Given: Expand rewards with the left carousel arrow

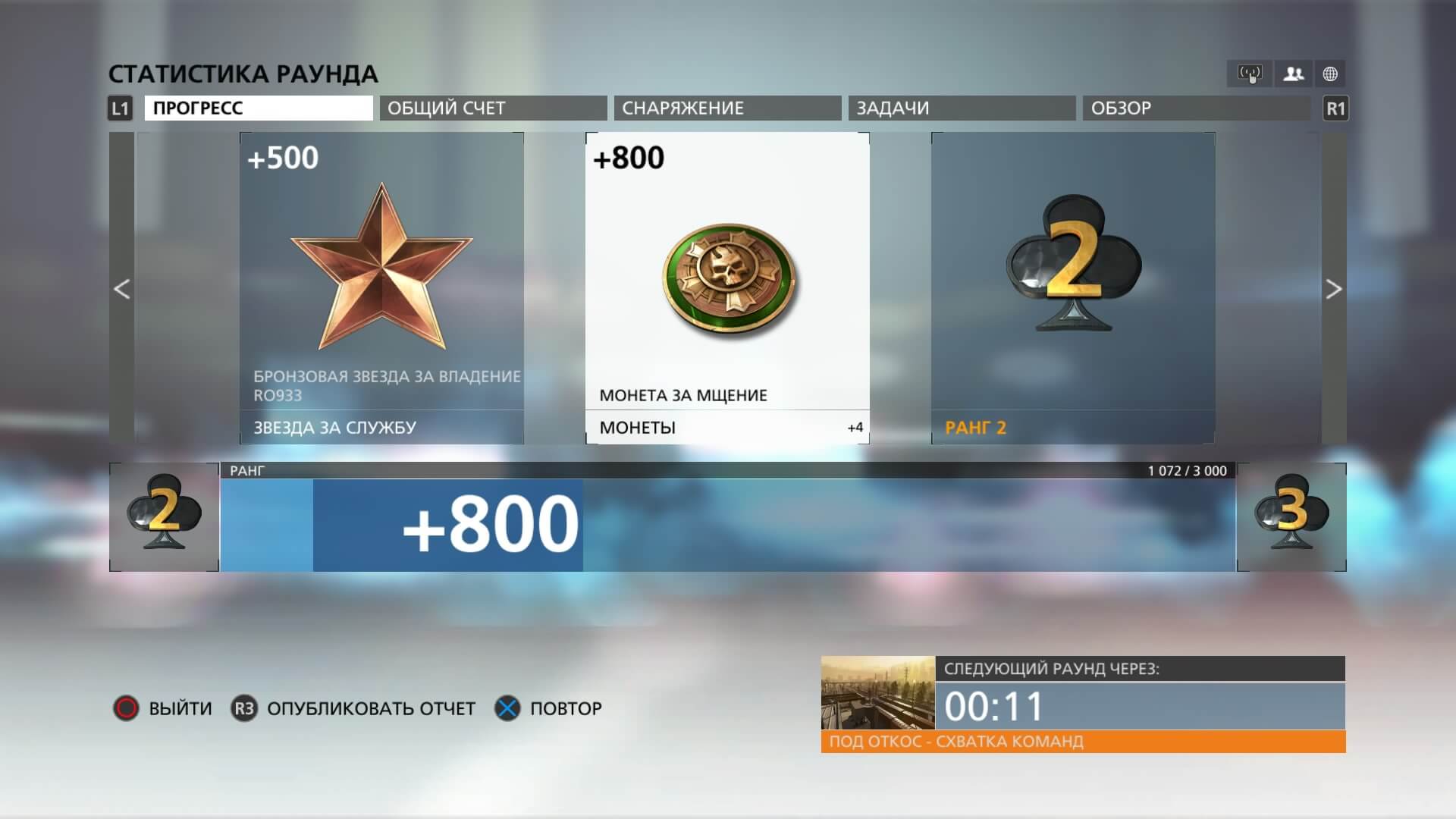Looking at the screenshot, I should 122,290.
